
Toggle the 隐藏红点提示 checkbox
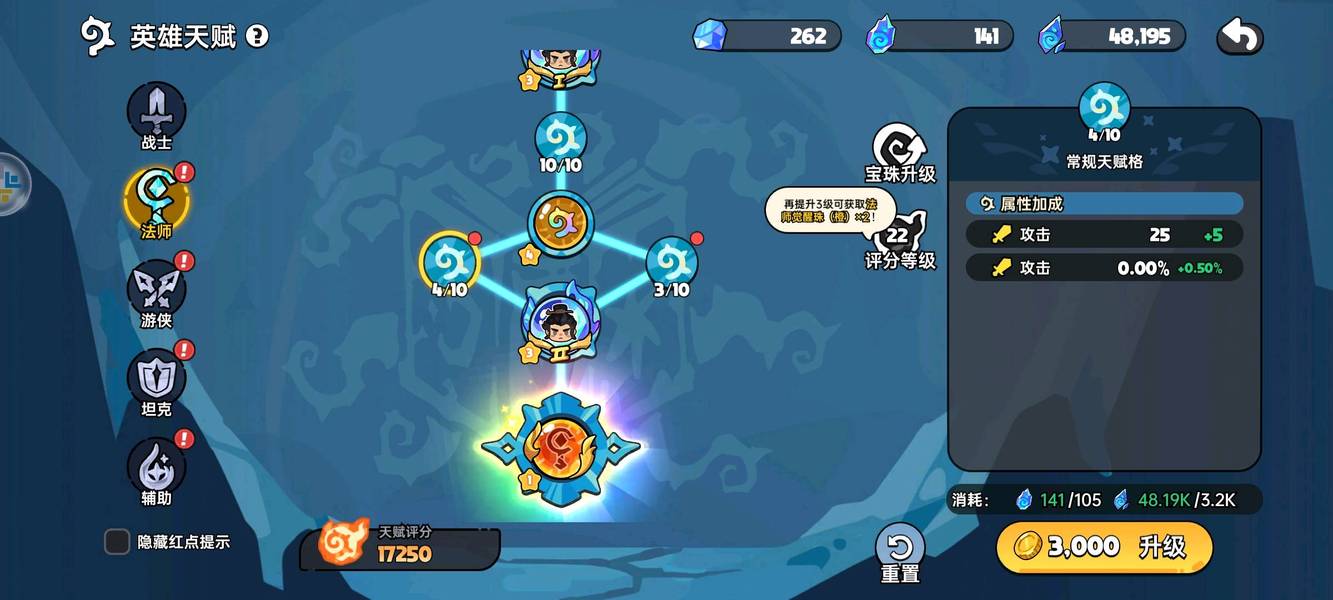point(118,542)
